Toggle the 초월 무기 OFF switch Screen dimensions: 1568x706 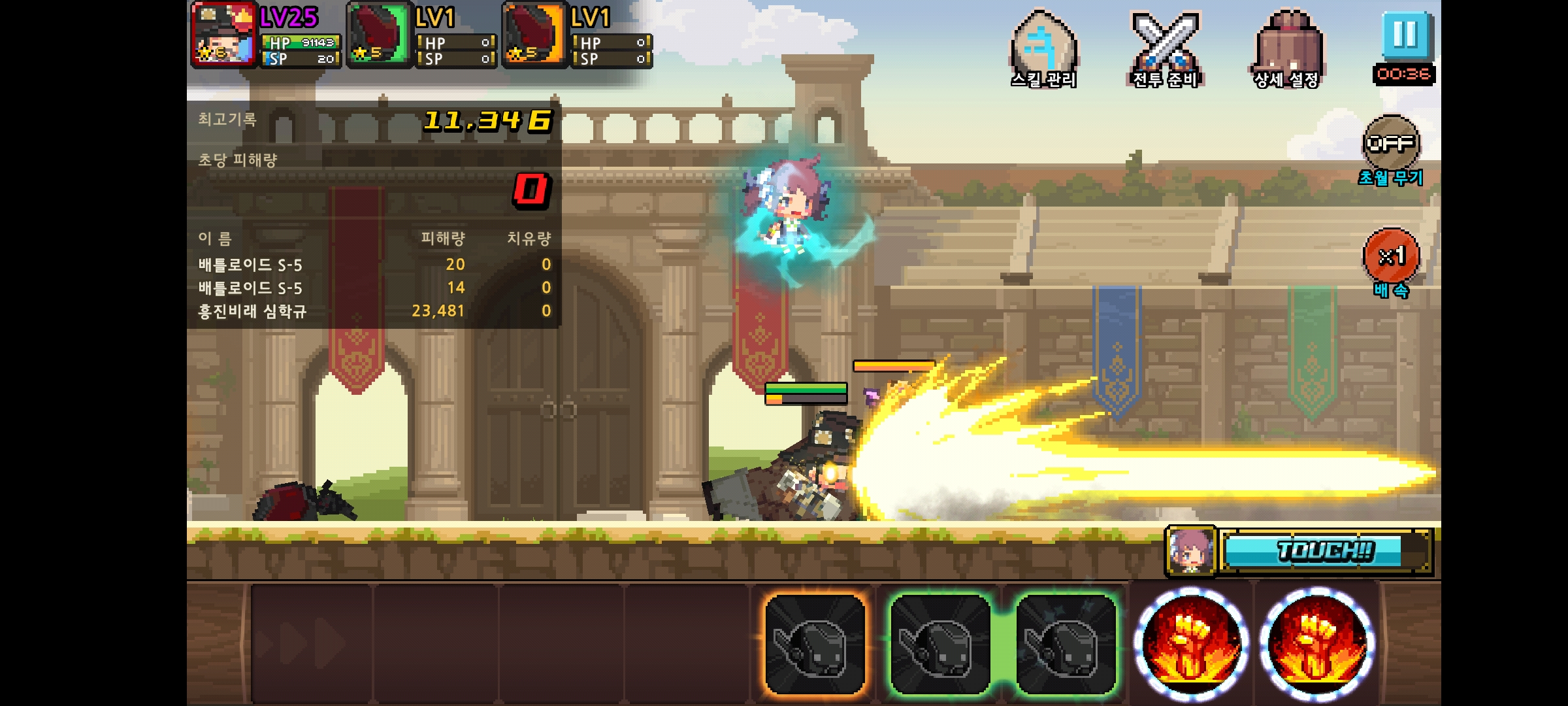tap(1391, 143)
